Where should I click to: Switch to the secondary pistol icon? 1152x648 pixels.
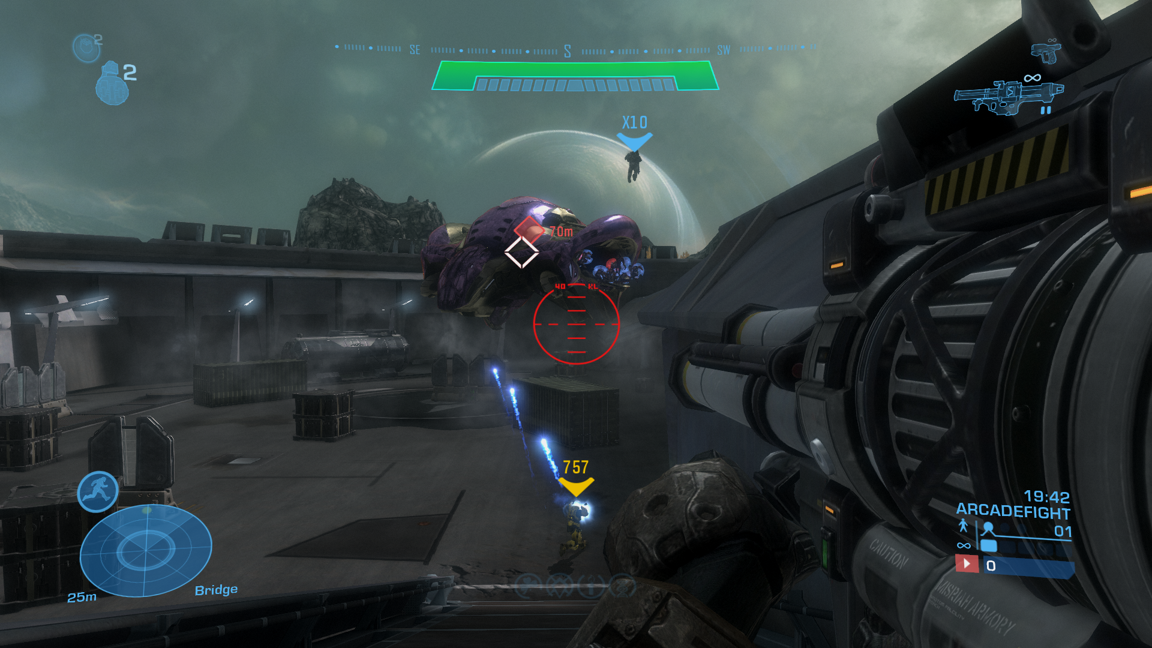coord(1046,51)
